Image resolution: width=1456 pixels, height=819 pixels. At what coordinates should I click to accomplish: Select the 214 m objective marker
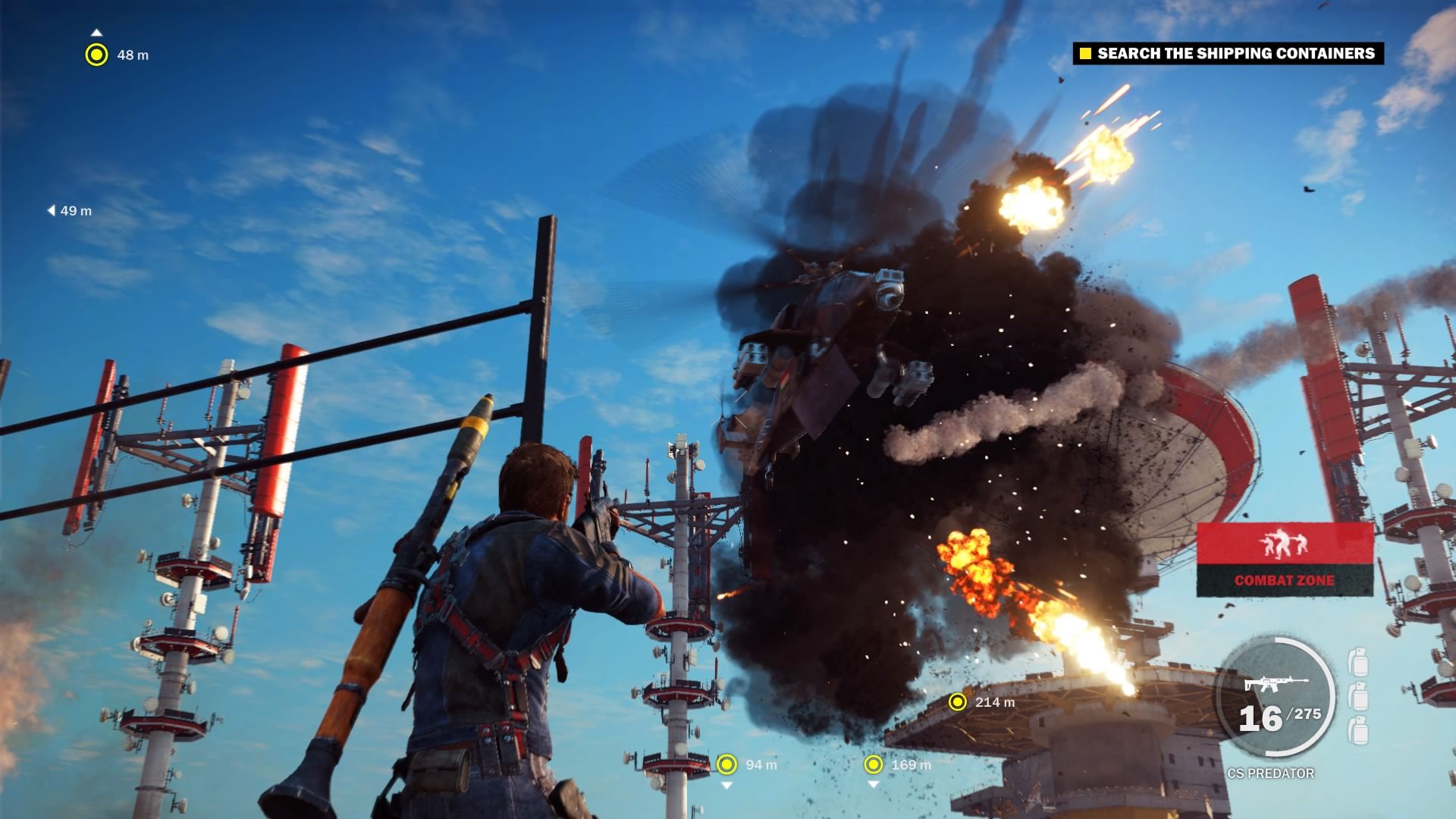click(x=958, y=702)
